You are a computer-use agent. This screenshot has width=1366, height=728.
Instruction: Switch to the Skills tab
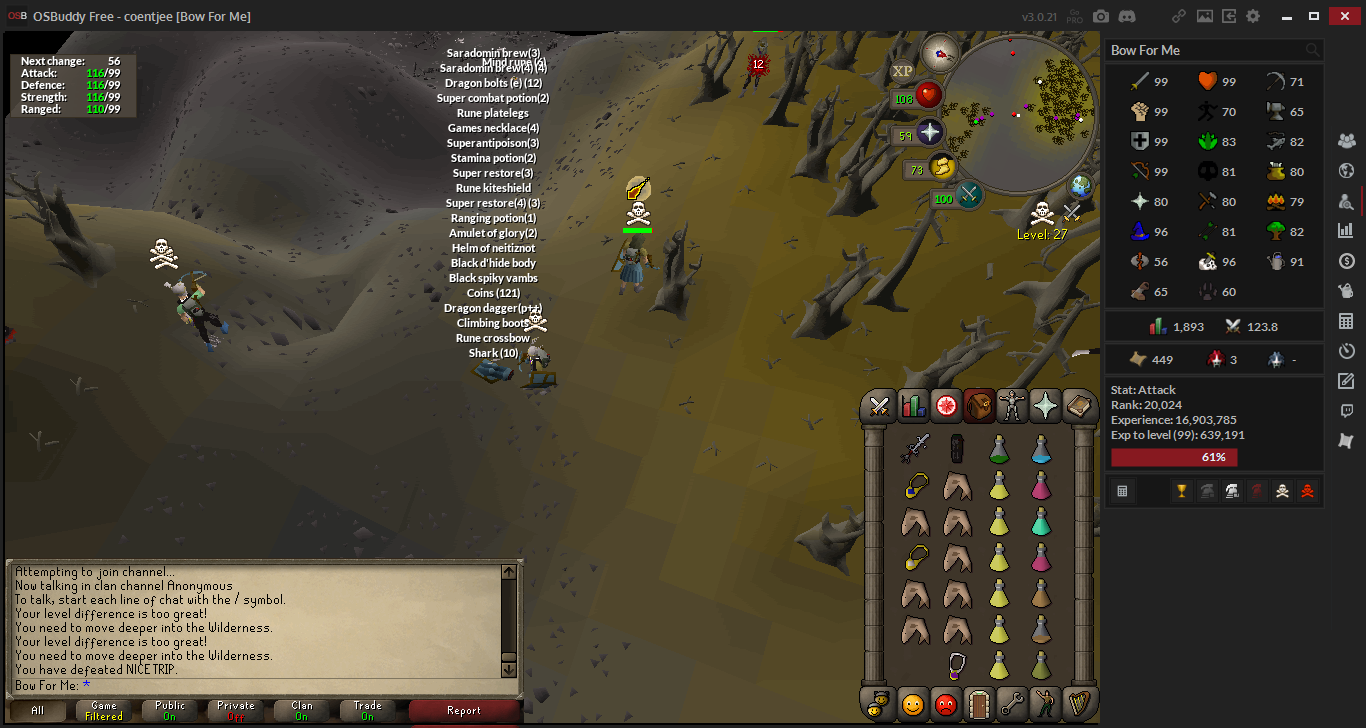click(913, 405)
